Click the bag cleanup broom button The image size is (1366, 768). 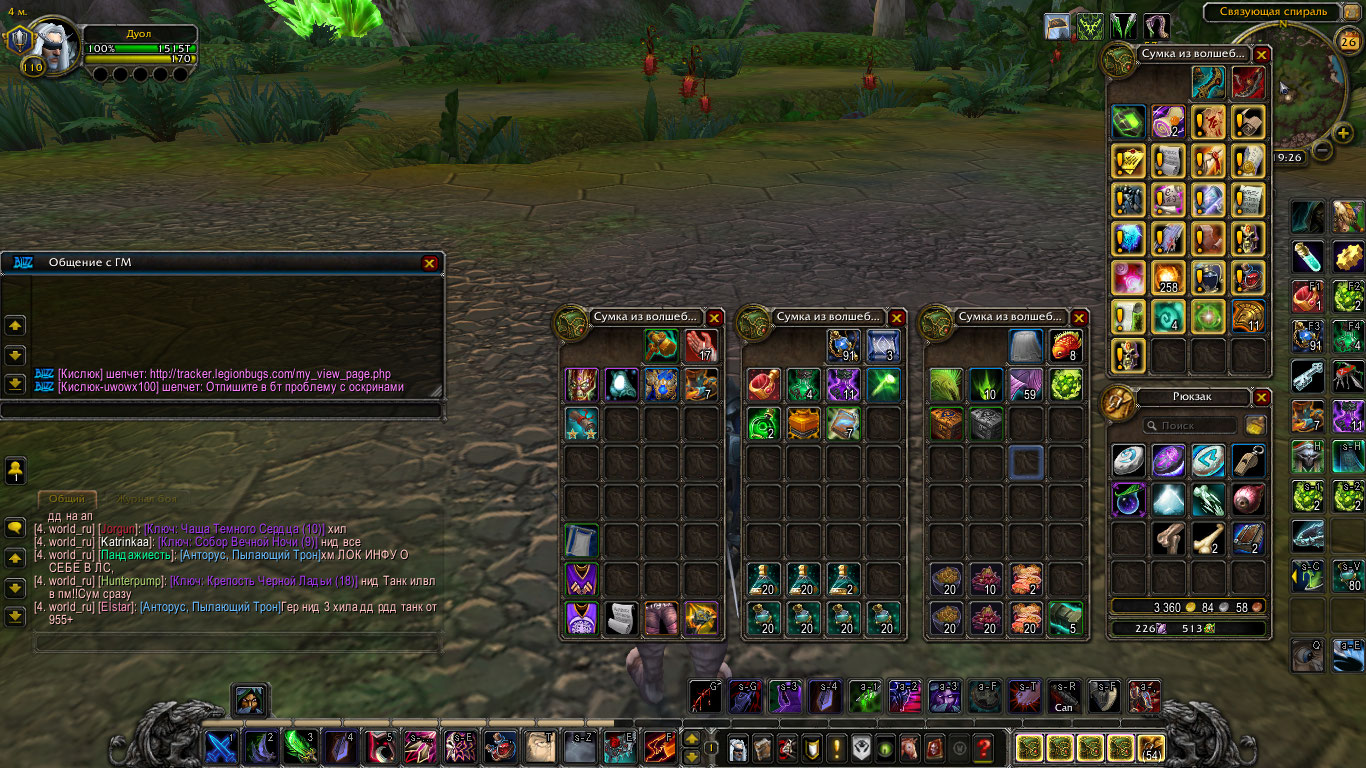[x=1255, y=425]
